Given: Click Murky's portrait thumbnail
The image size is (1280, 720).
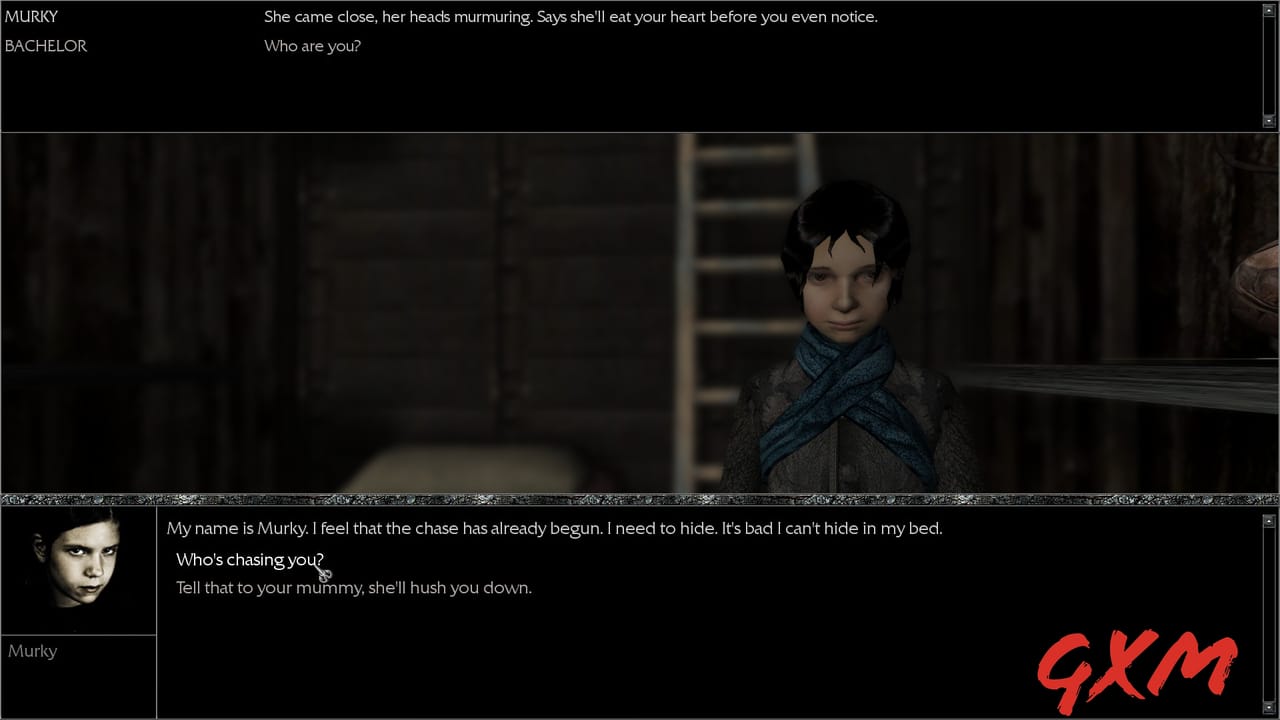Looking at the screenshot, I should coord(78,568).
